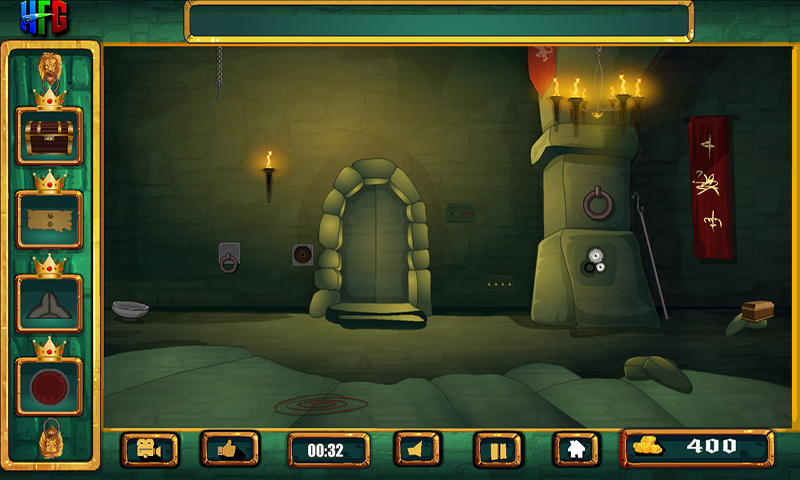Toggle sound with the speaker button

[418, 449]
